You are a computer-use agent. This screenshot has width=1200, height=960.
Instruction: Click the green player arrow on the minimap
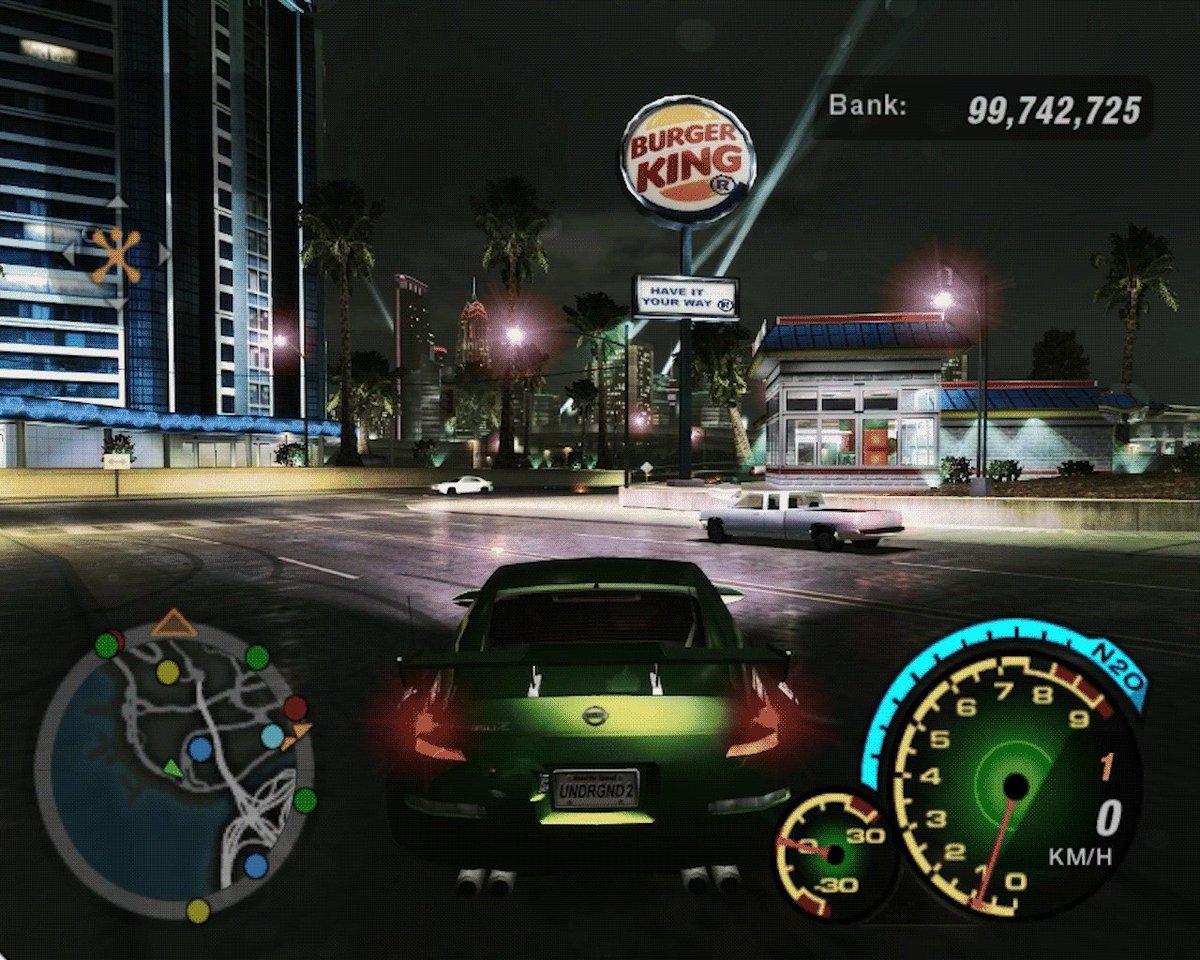pos(173,769)
